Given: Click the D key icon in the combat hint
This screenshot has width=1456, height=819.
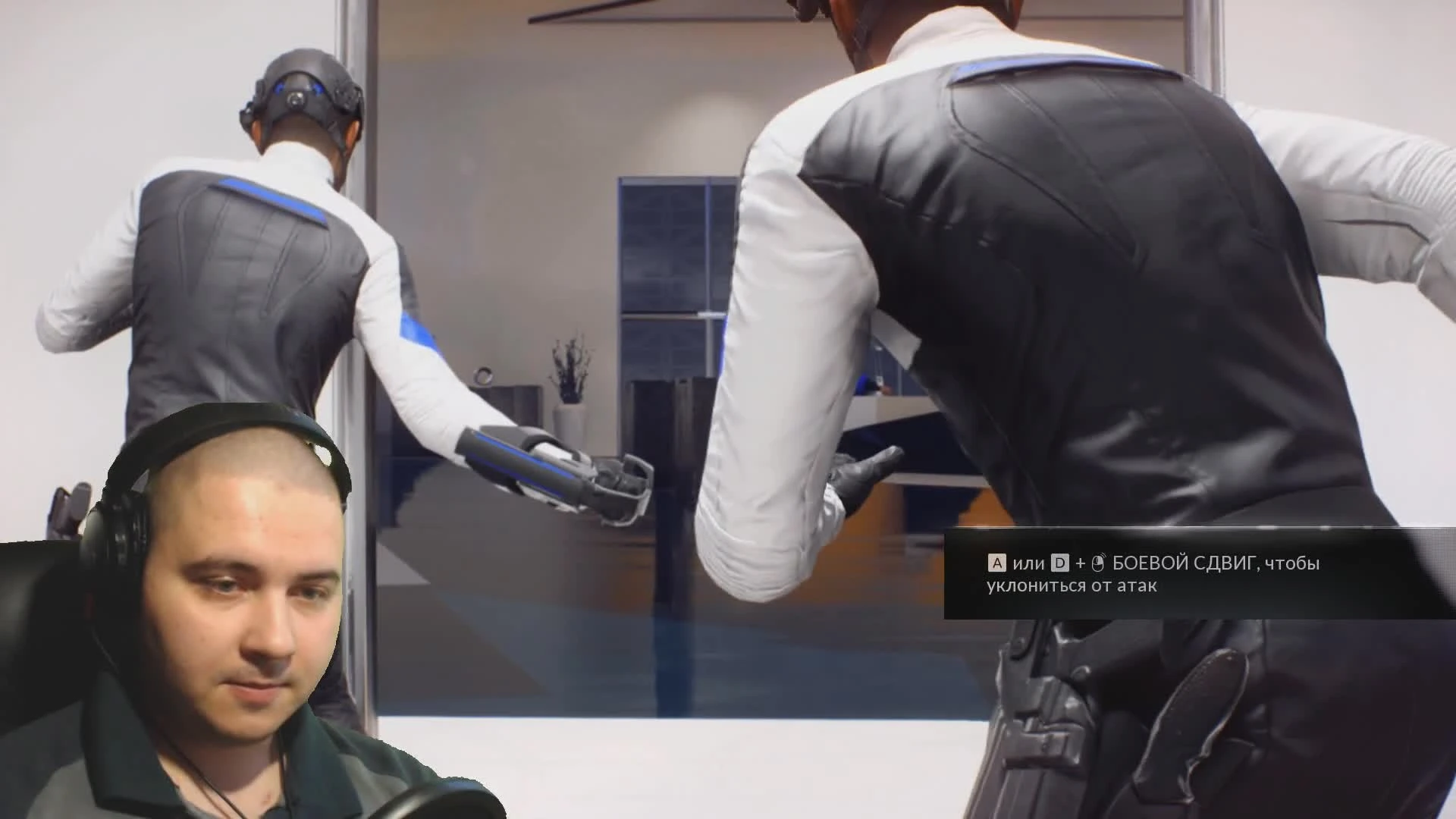Looking at the screenshot, I should [x=1059, y=563].
